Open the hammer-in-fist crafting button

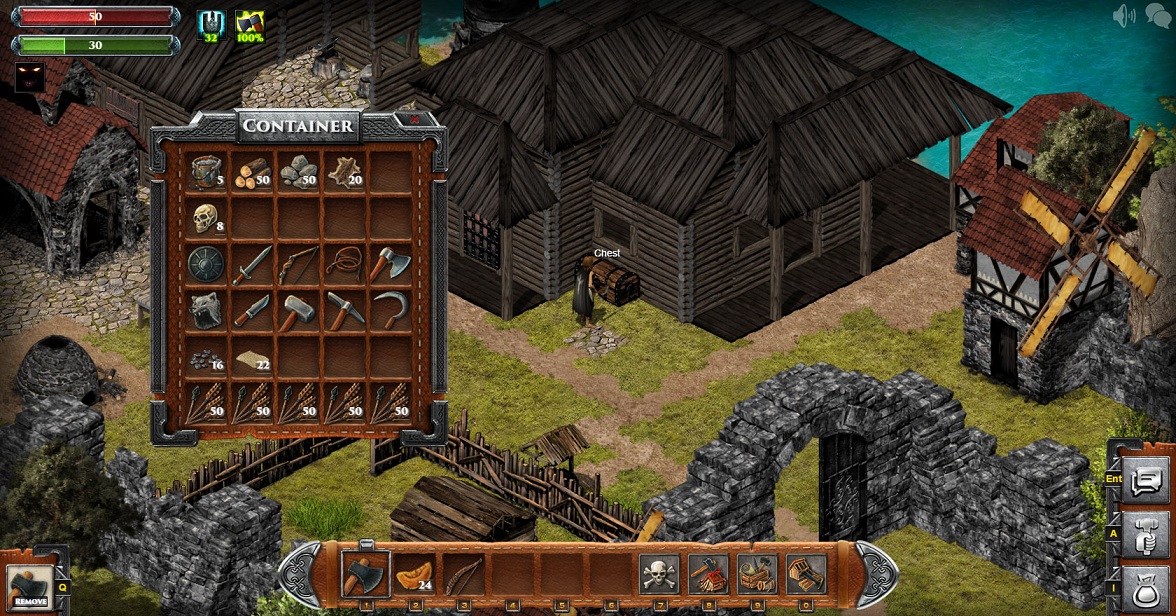point(1145,535)
